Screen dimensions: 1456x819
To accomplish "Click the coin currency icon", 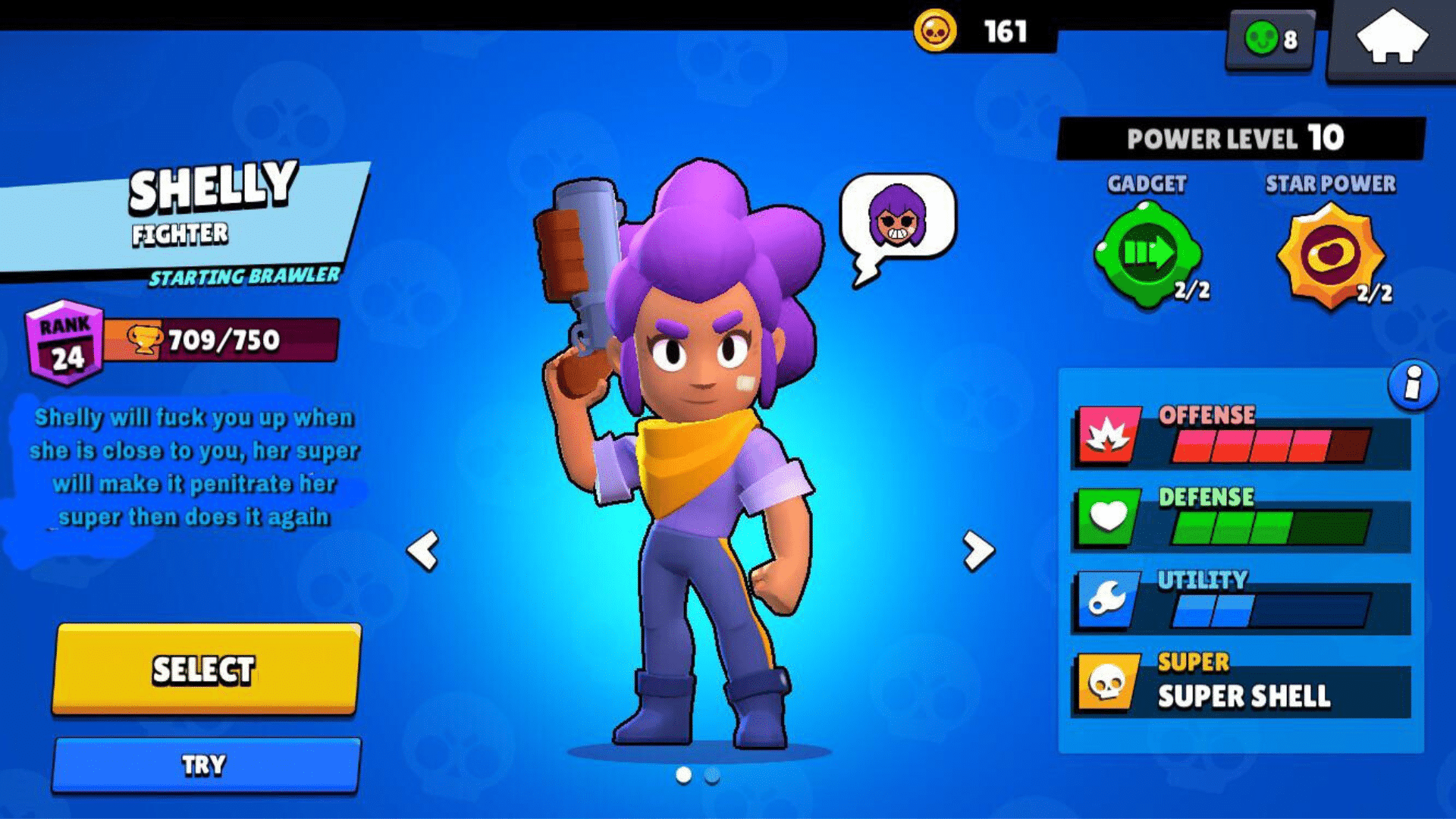I will coord(934,29).
